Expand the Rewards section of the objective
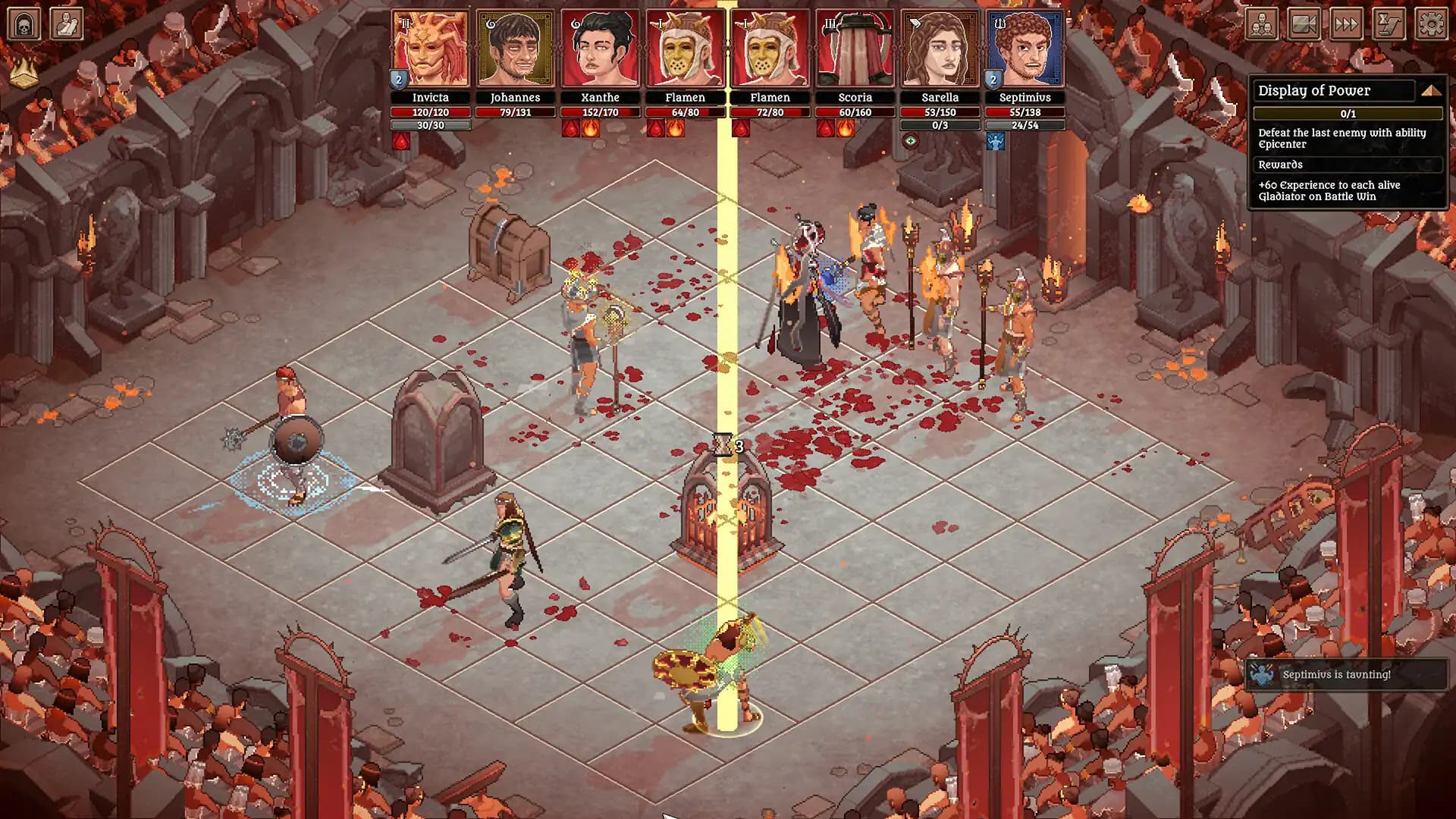Viewport: 1456px width, 819px height. pos(1348,165)
